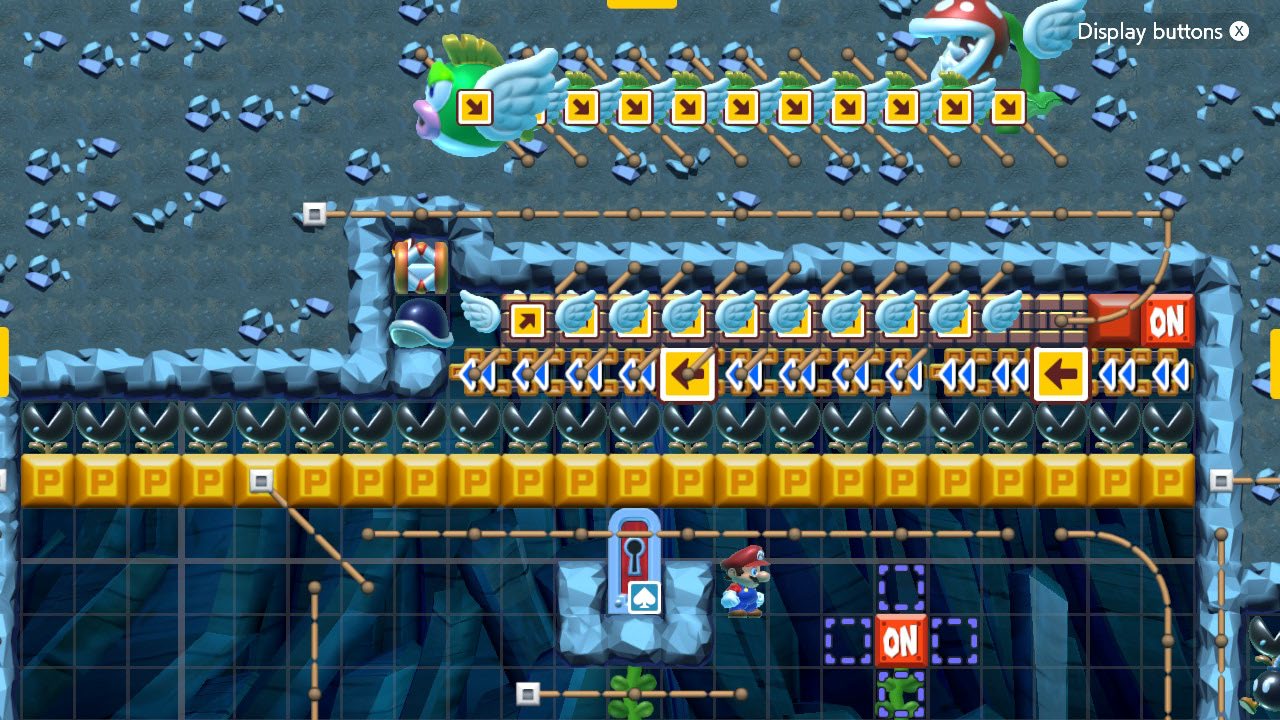This screenshot has height=720, width=1280.
Task: Open the track endpoint node above the trampoline
Action: click(x=316, y=212)
